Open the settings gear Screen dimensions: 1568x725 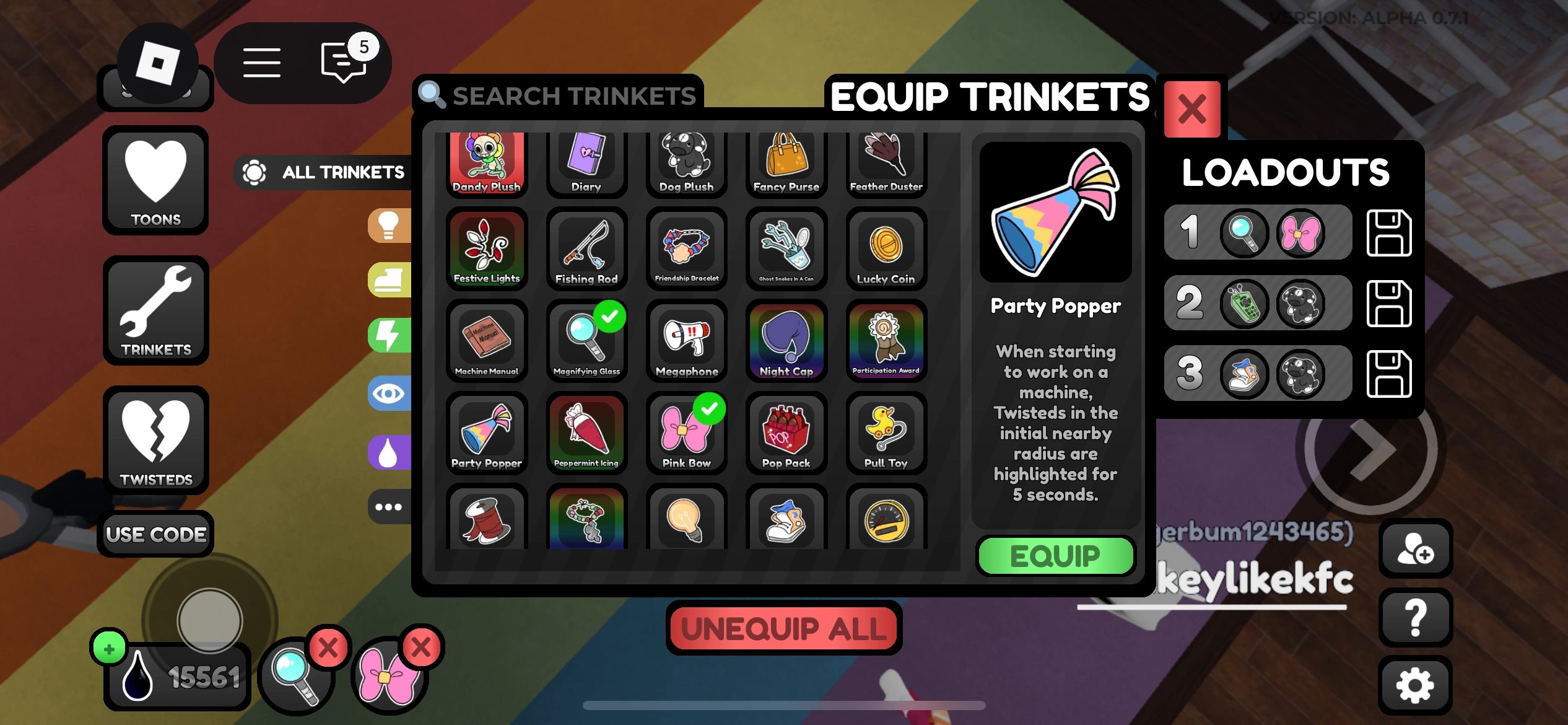1416,683
